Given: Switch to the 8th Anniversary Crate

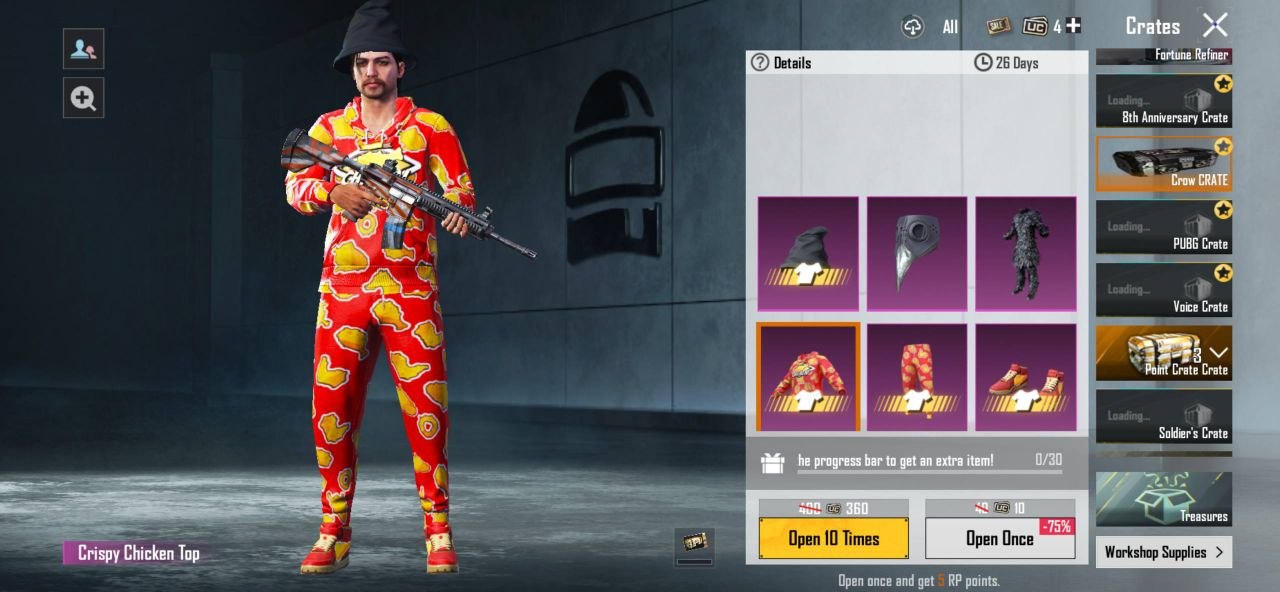Looking at the screenshot, I should click(x=1164, y=102).
